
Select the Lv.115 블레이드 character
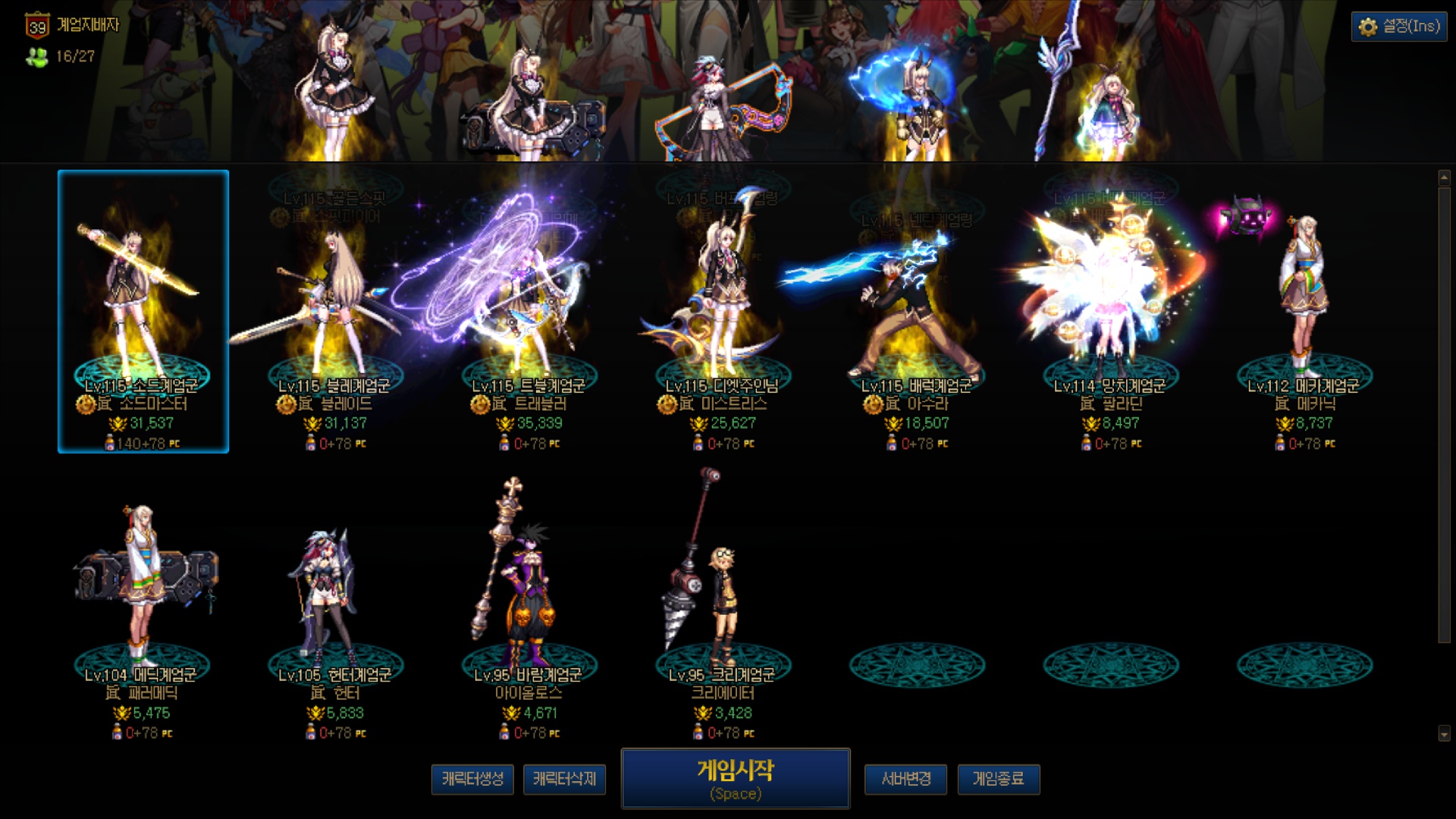pyautogui.click(x=335, y=311)
